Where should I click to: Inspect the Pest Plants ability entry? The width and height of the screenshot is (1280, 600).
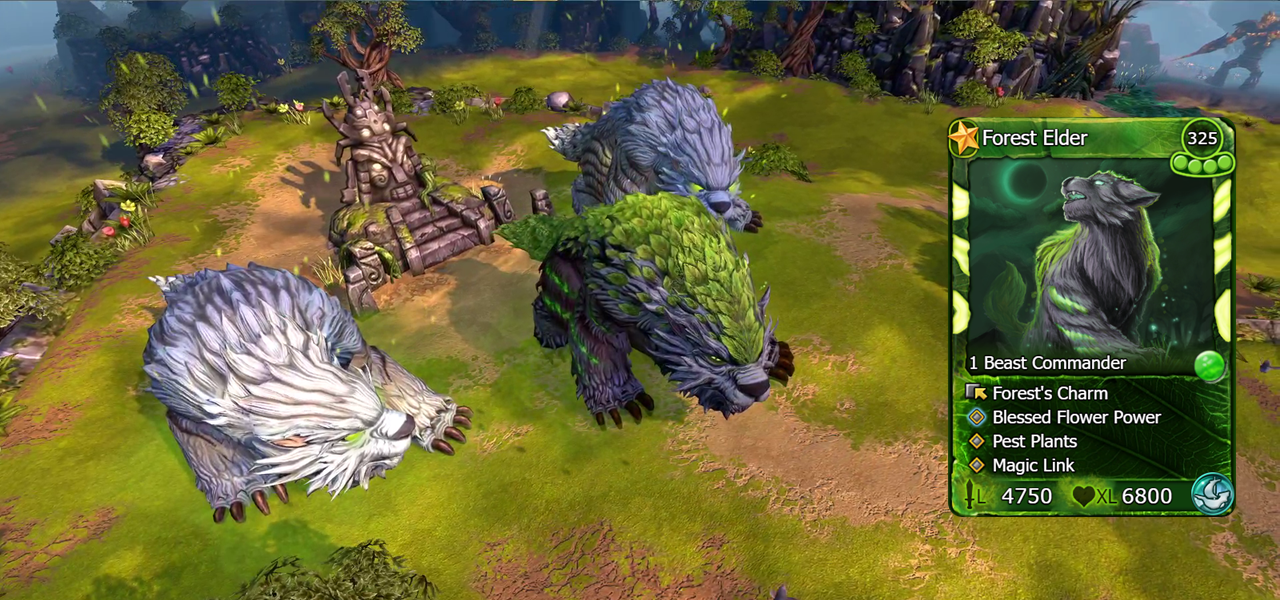tap(1034, 441)
